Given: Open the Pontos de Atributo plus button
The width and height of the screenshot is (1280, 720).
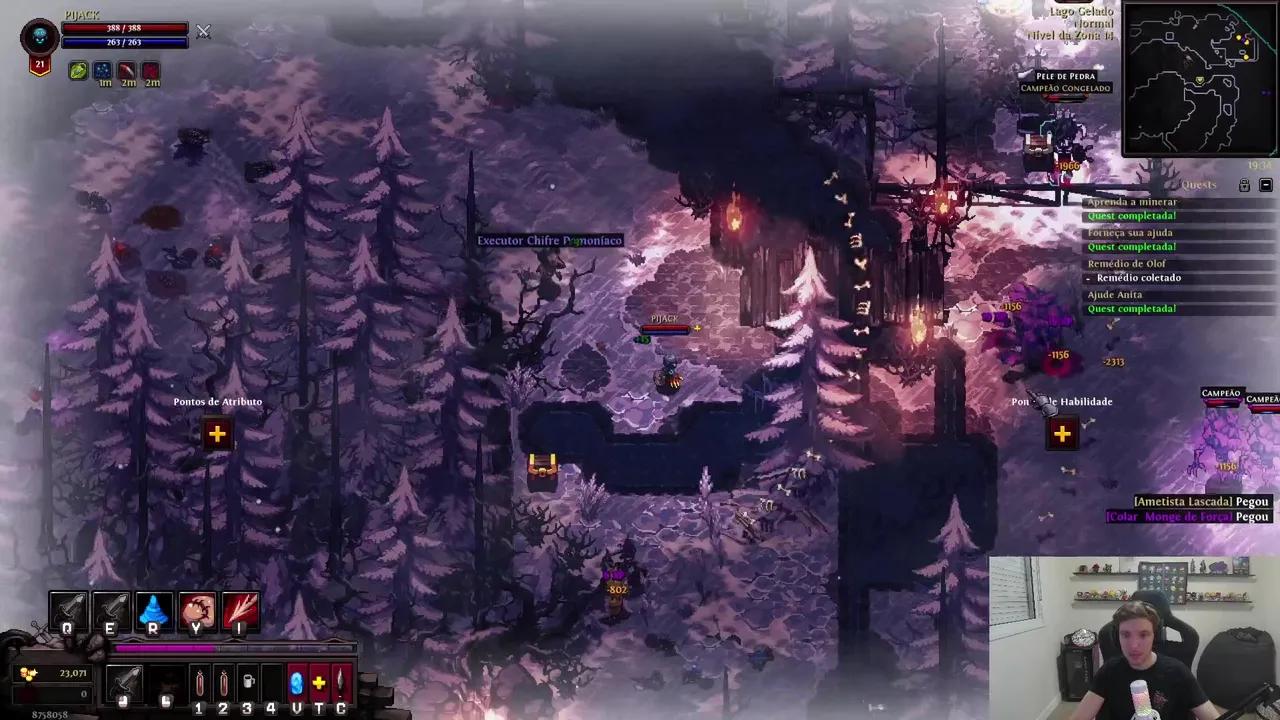Looking at the screenshot, I should (x=217, y=434).
